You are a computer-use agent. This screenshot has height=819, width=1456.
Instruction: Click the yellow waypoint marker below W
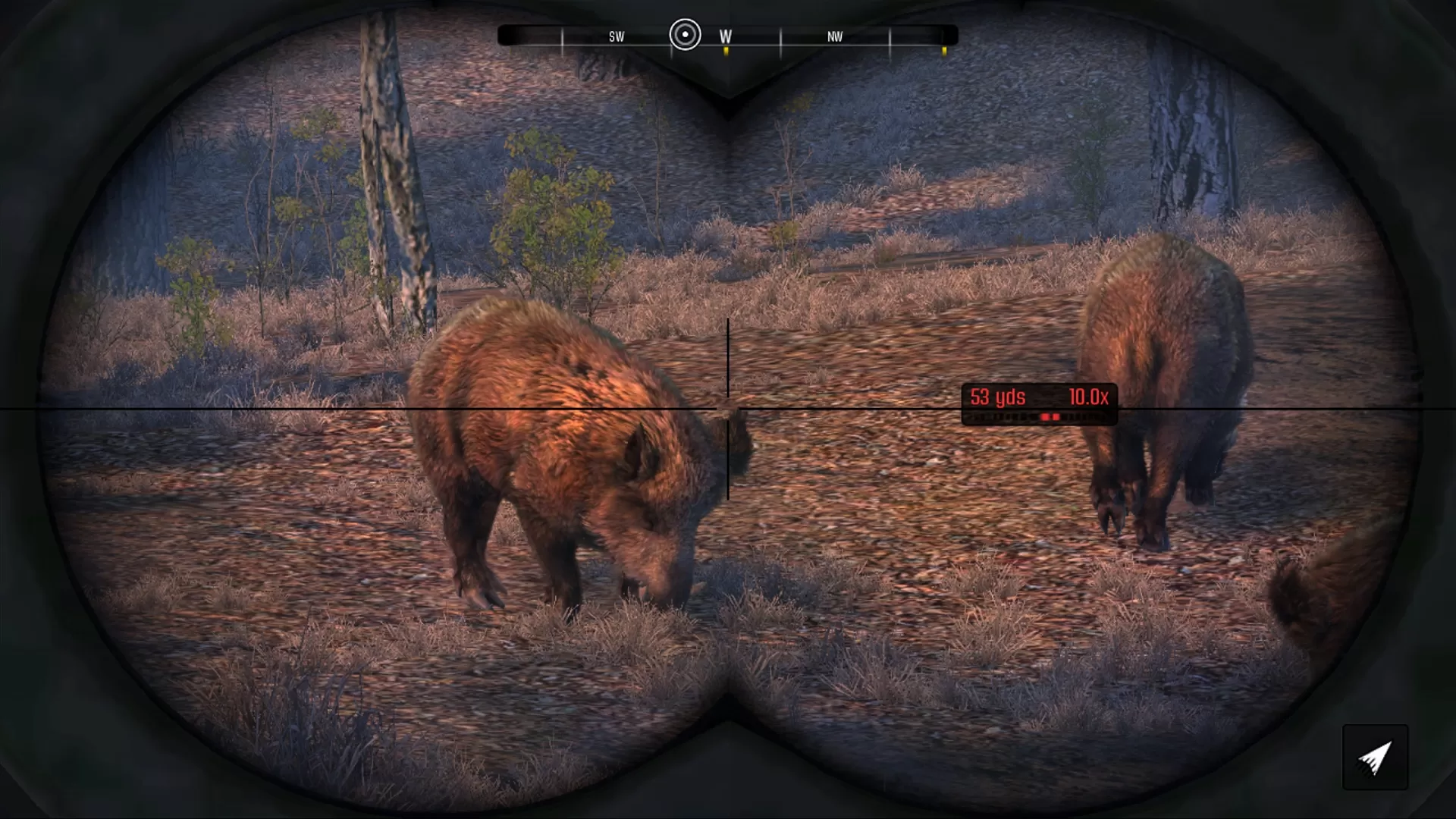tap(726, 51)
